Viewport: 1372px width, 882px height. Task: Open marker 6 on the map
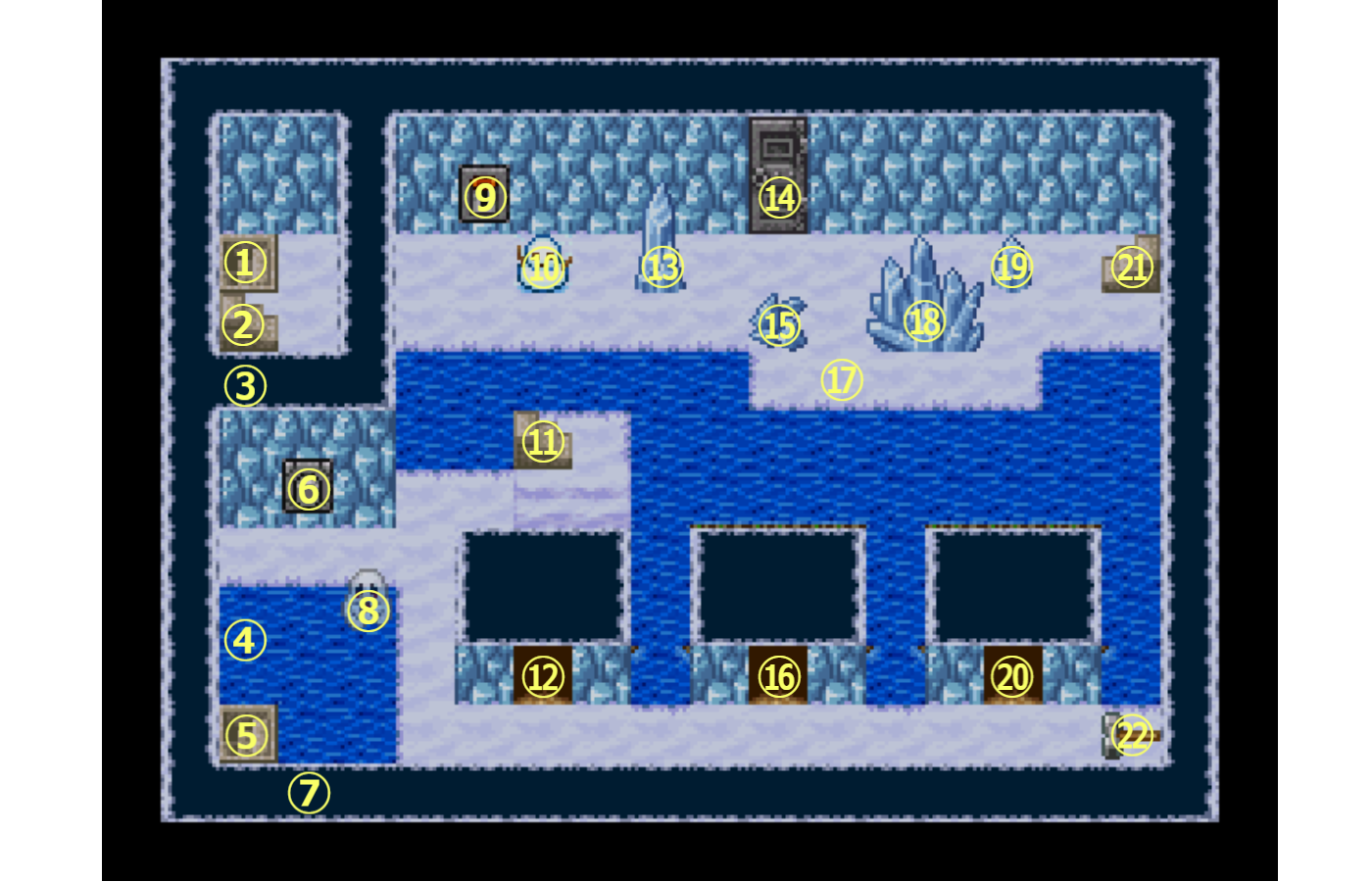(x=308, y=488)
